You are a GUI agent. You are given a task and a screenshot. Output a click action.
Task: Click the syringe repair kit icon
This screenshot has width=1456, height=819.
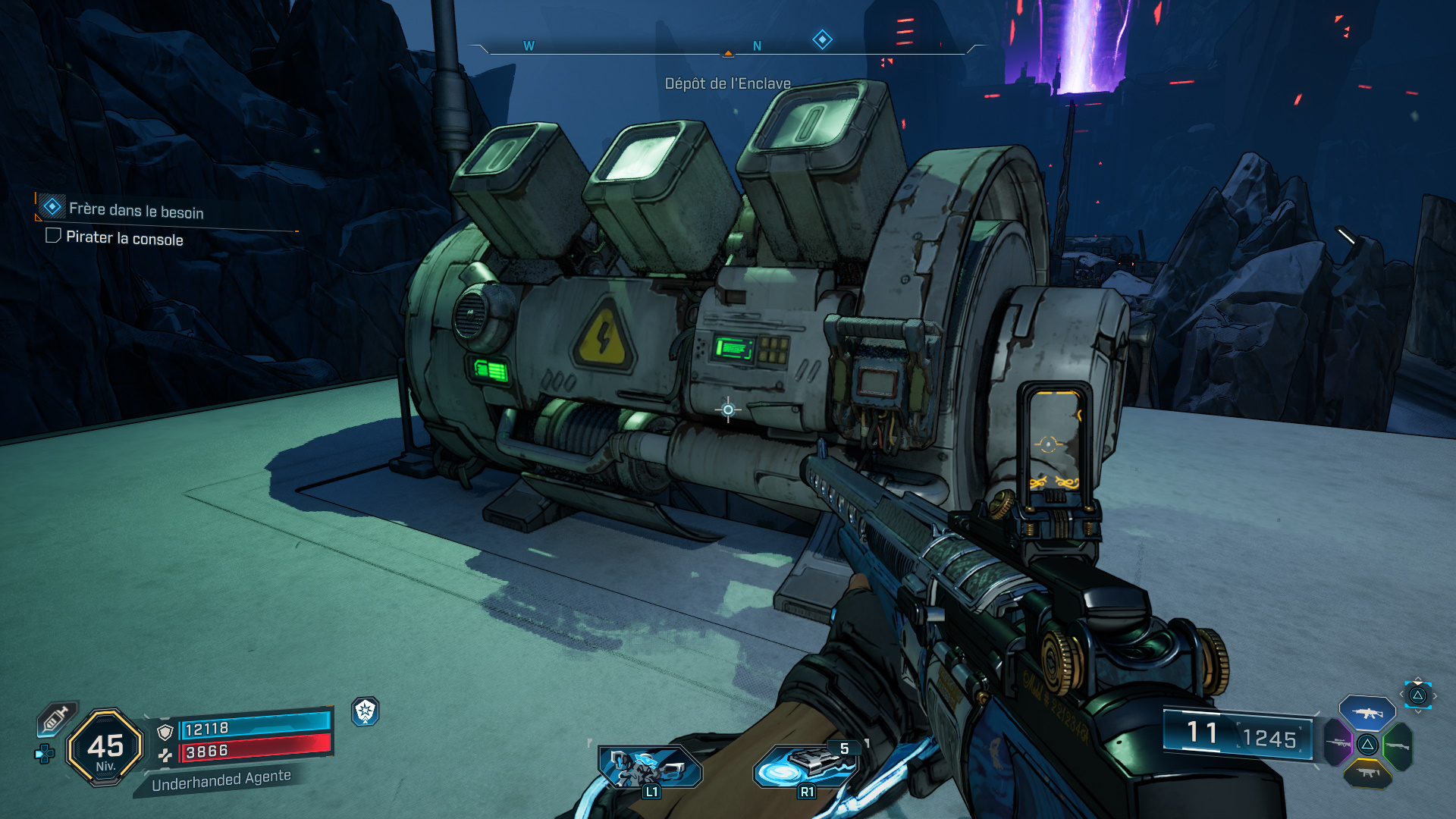56,717
